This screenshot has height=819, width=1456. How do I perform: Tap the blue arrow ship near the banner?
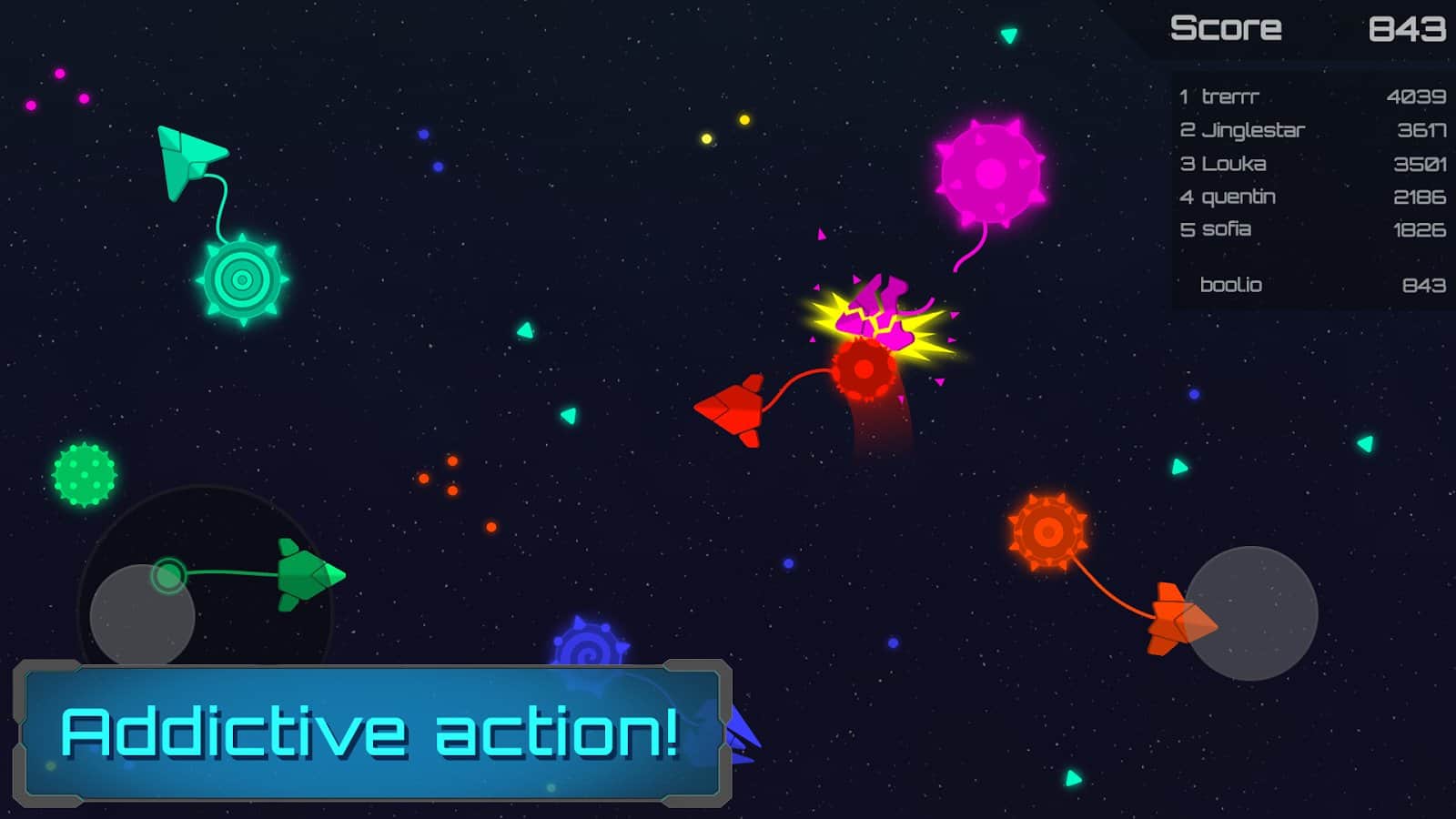743,733
